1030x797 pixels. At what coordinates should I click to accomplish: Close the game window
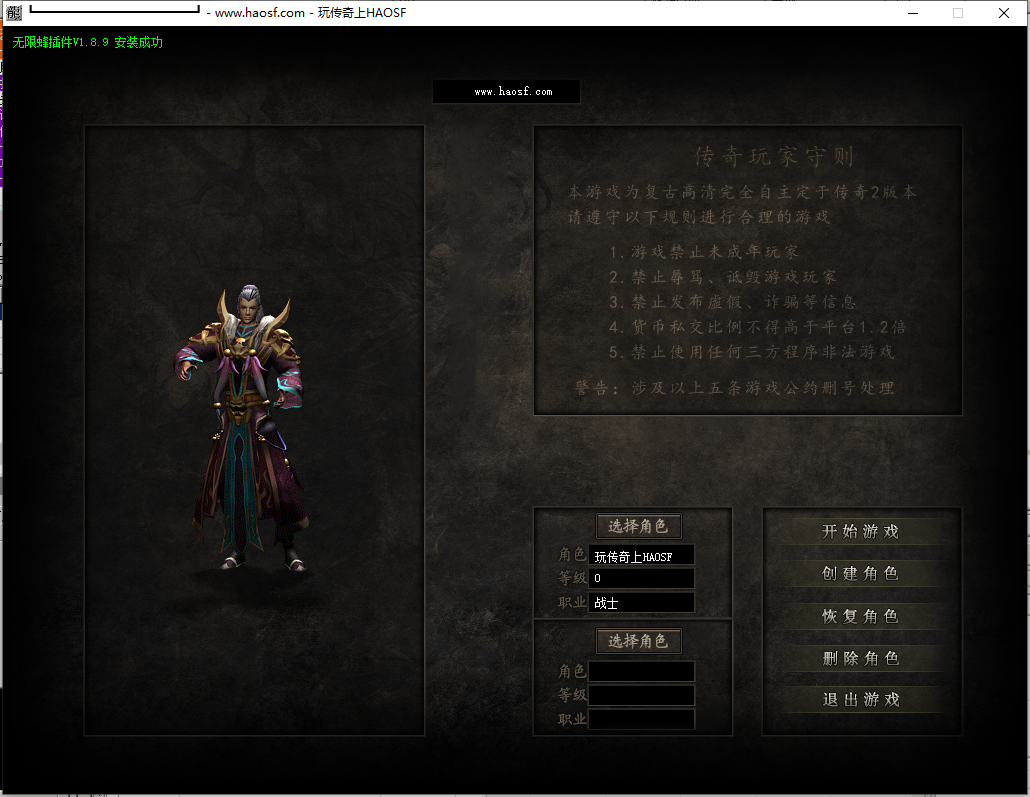coord(1004,13)
